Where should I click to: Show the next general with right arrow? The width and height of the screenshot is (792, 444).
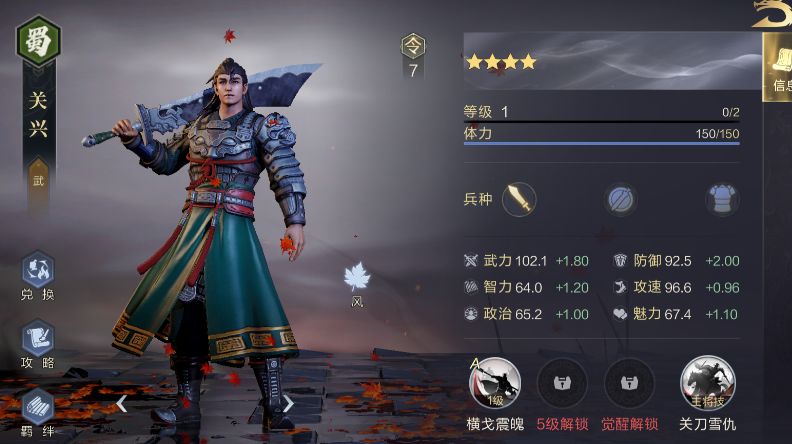[288, 404]
